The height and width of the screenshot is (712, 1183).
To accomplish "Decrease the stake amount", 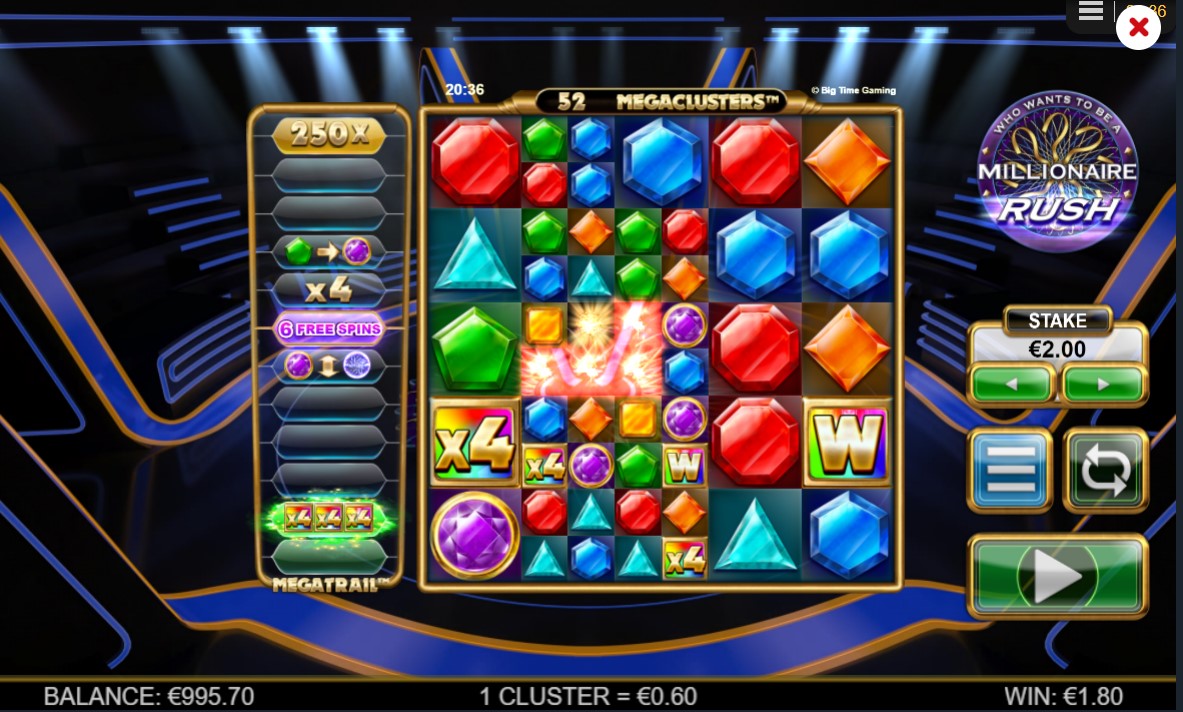I will coord(1011,384).
